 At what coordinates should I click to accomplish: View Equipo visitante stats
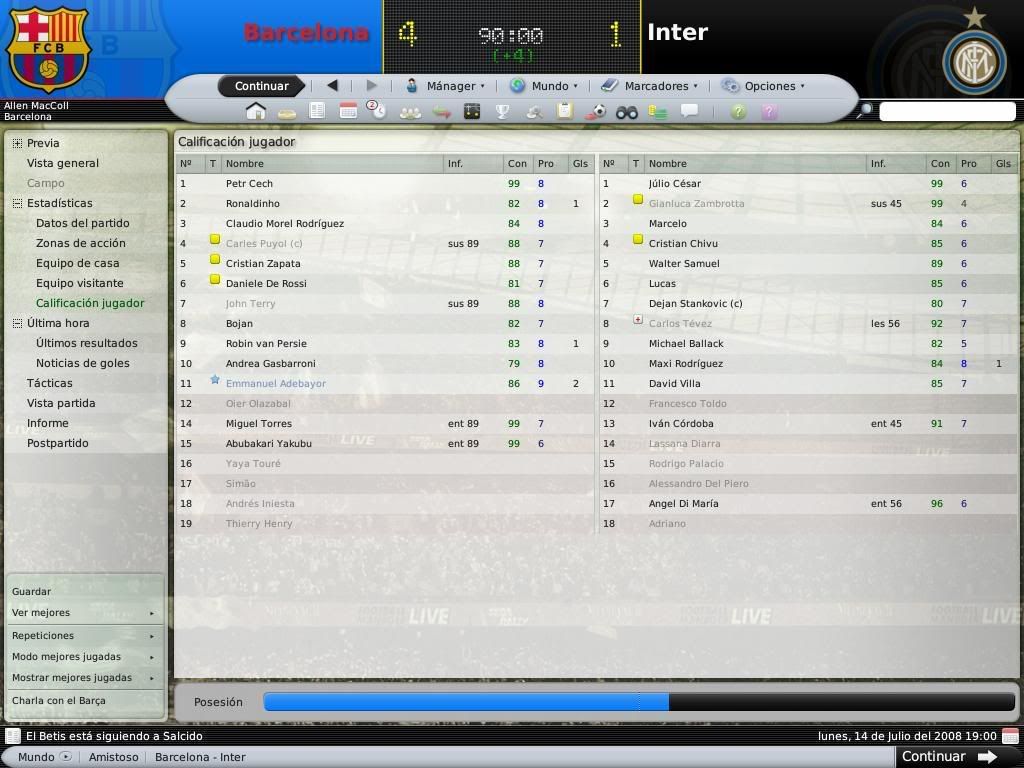point(80,283)
